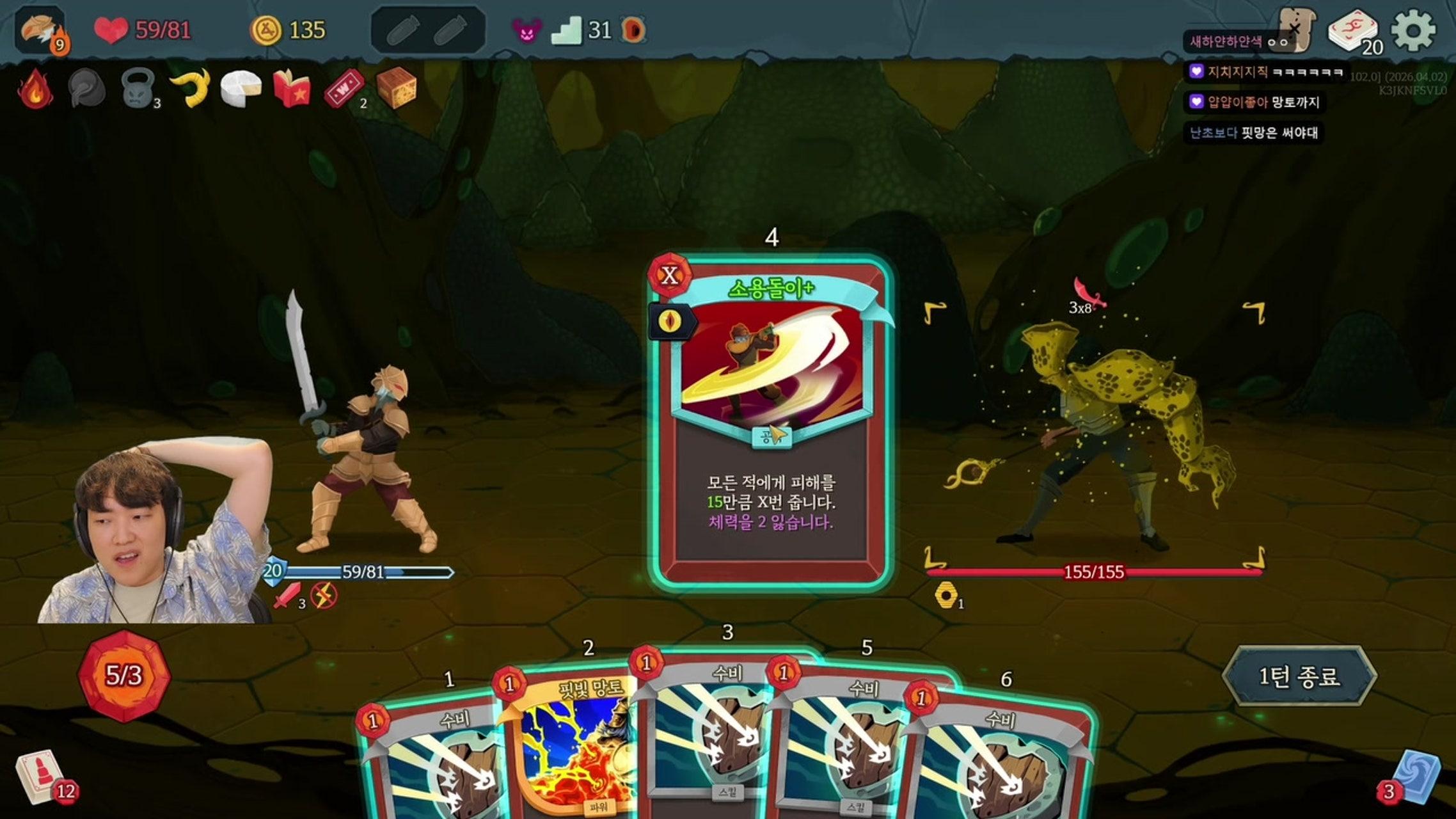Open the map parchment icon
Viewport: 1456px width, 819px height.
pos(1296,29)
